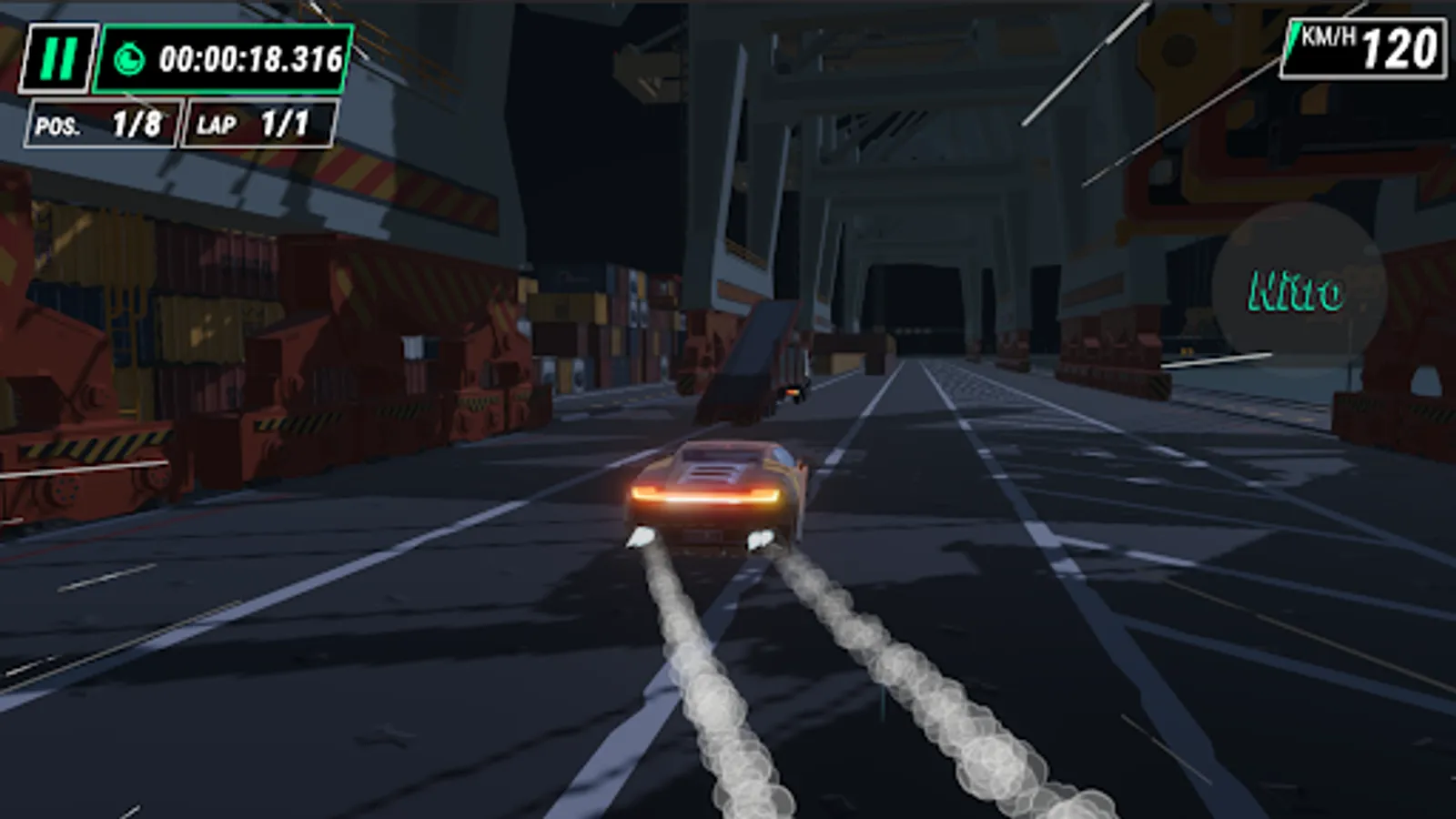Expand the position panel showing 1/8
Viewport: 1456px width, 819px height.
click(100, 121)
